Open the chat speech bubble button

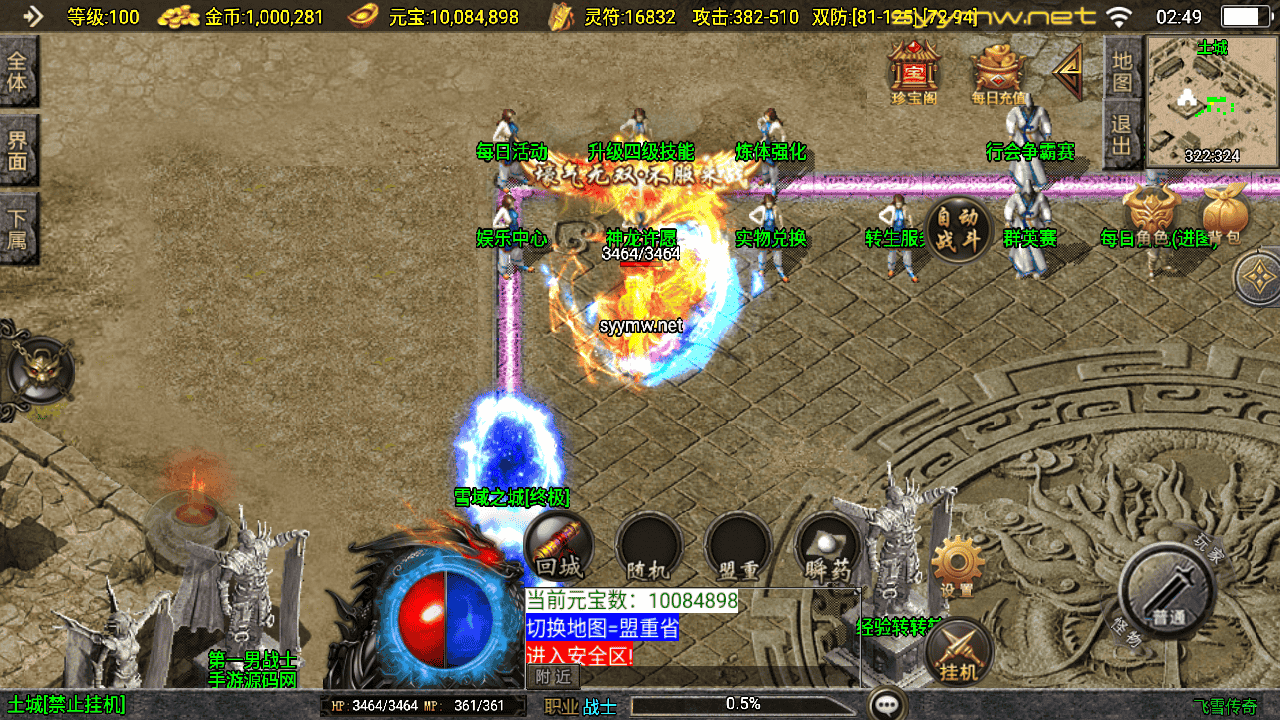pos(887,704)
